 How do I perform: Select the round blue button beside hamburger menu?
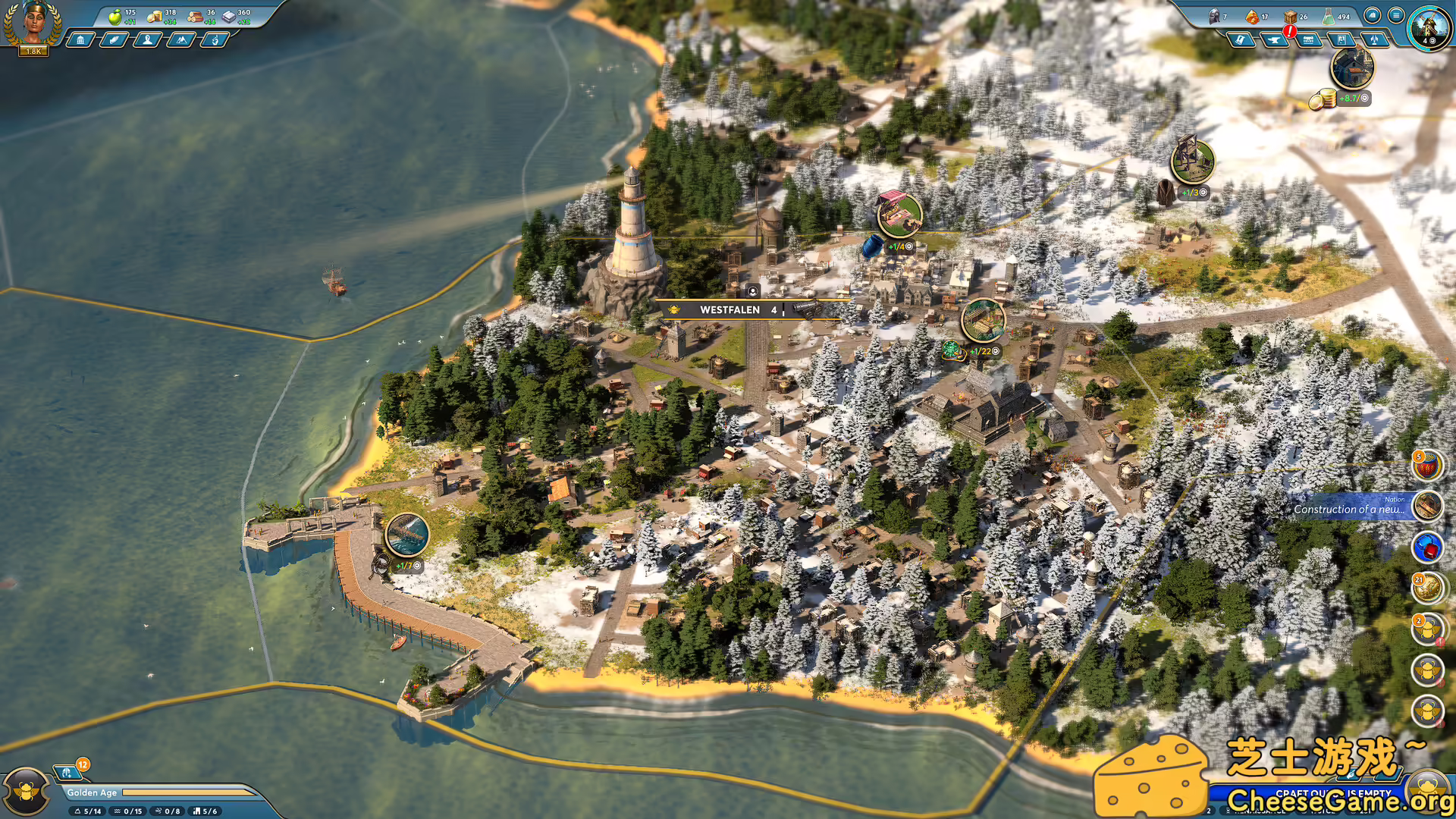(1372, 15)
